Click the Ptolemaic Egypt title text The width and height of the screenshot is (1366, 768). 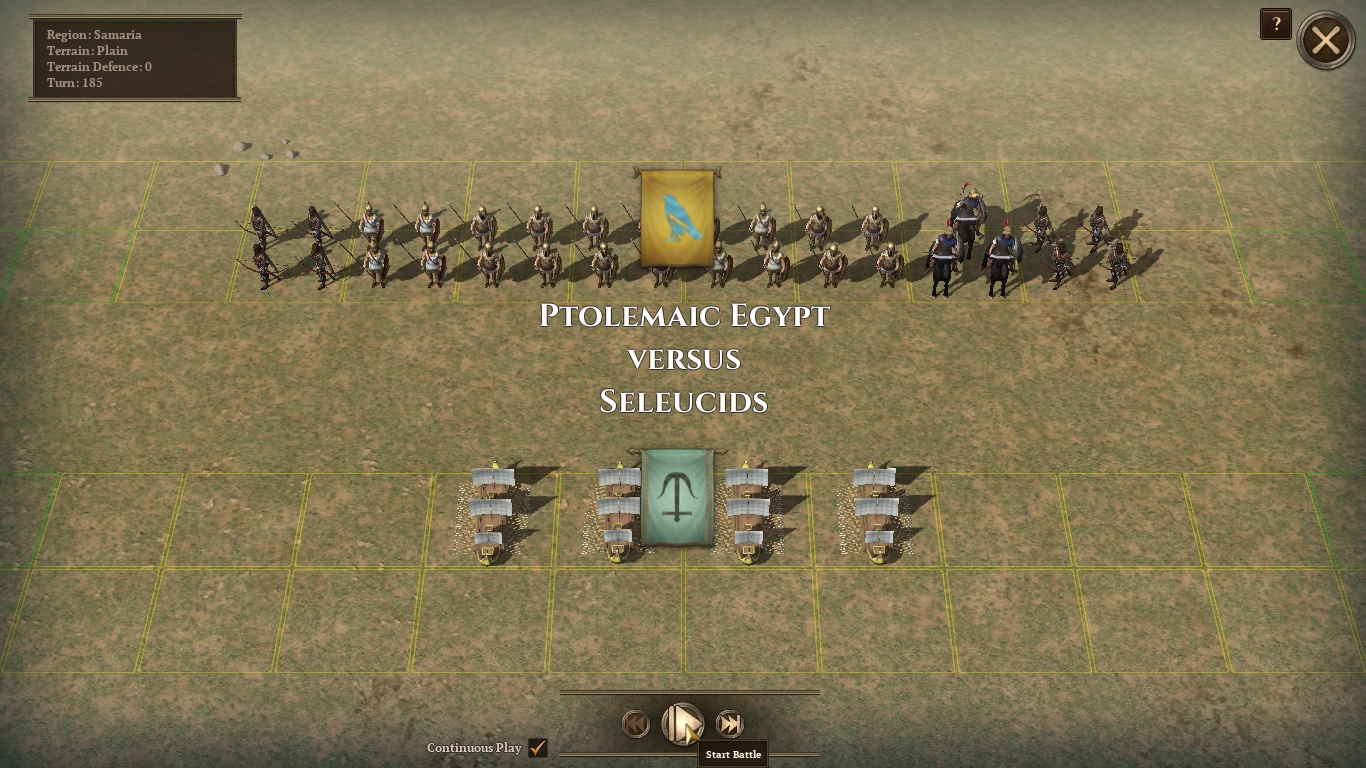[683, 316]
